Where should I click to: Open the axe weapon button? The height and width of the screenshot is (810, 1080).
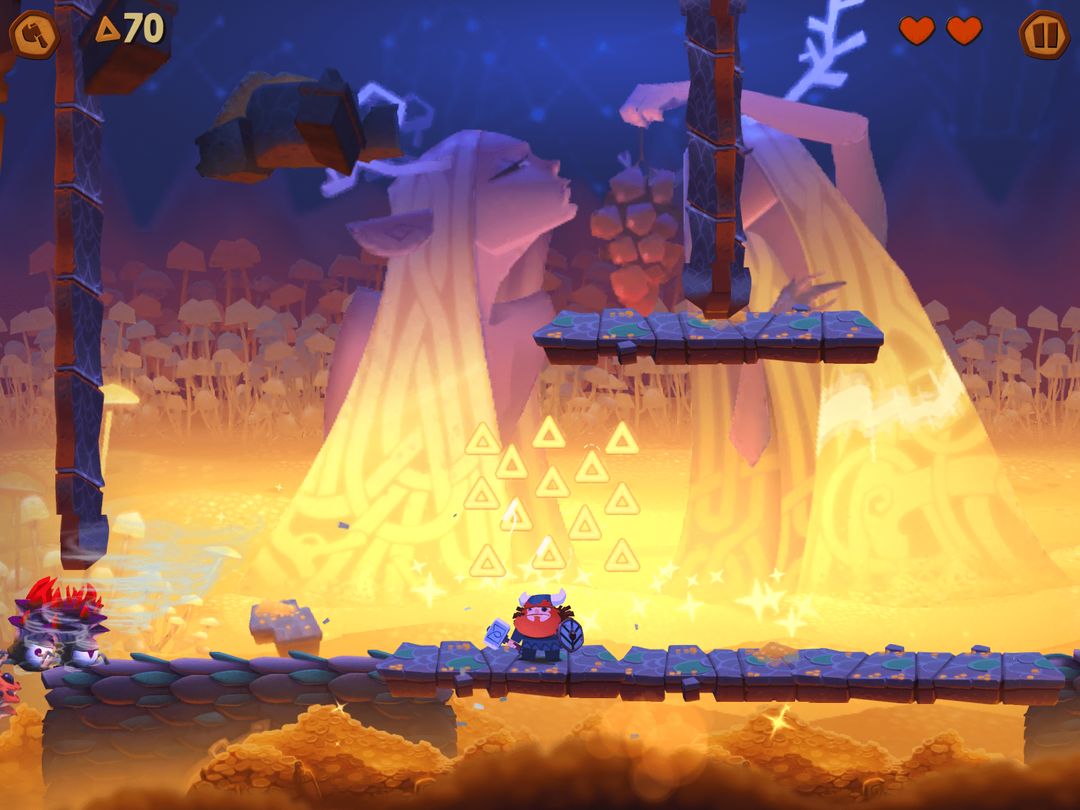(x=34, y=33)
